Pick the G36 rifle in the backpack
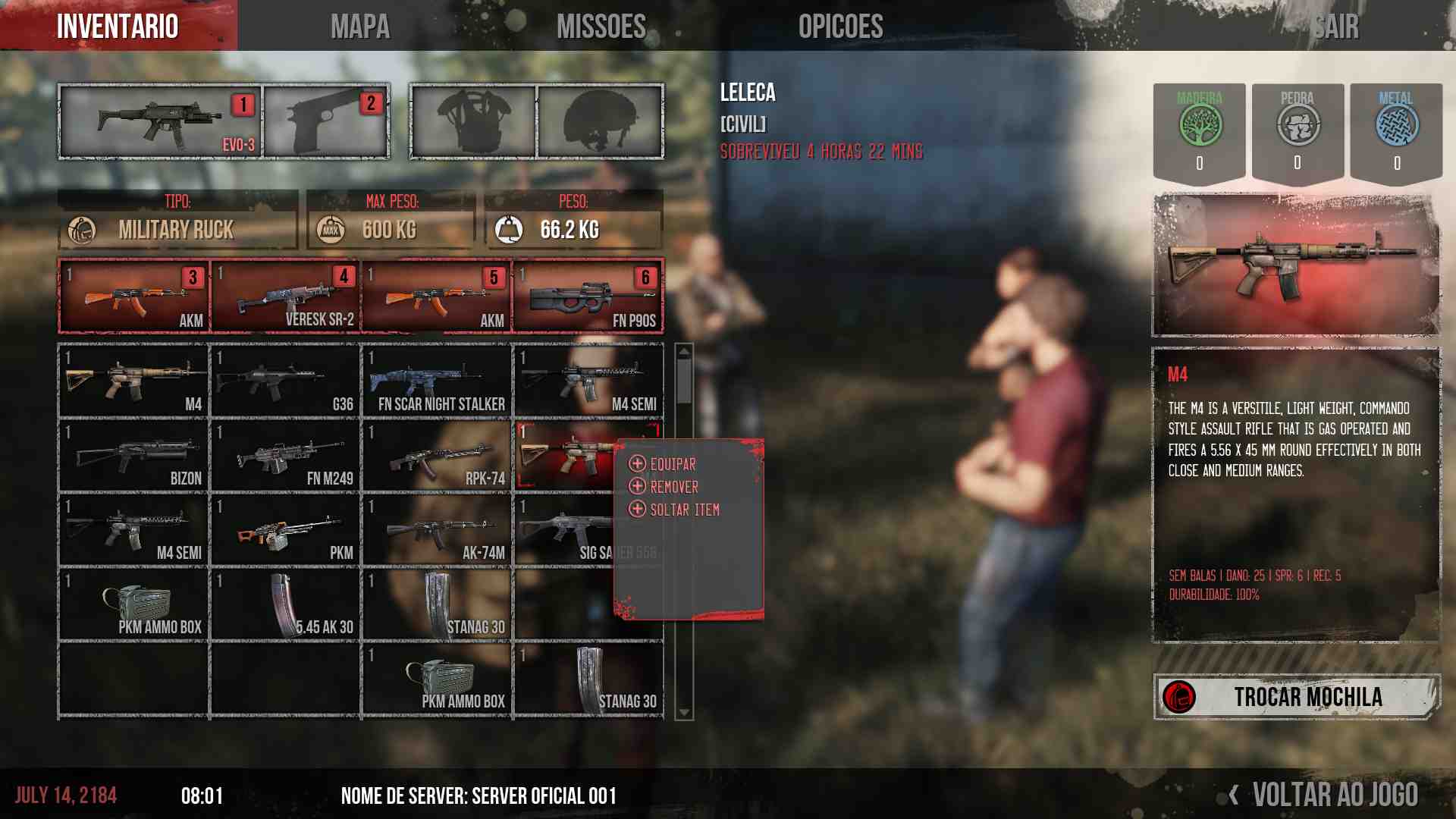The image size is (1456, 819). [x=285, y=380]
